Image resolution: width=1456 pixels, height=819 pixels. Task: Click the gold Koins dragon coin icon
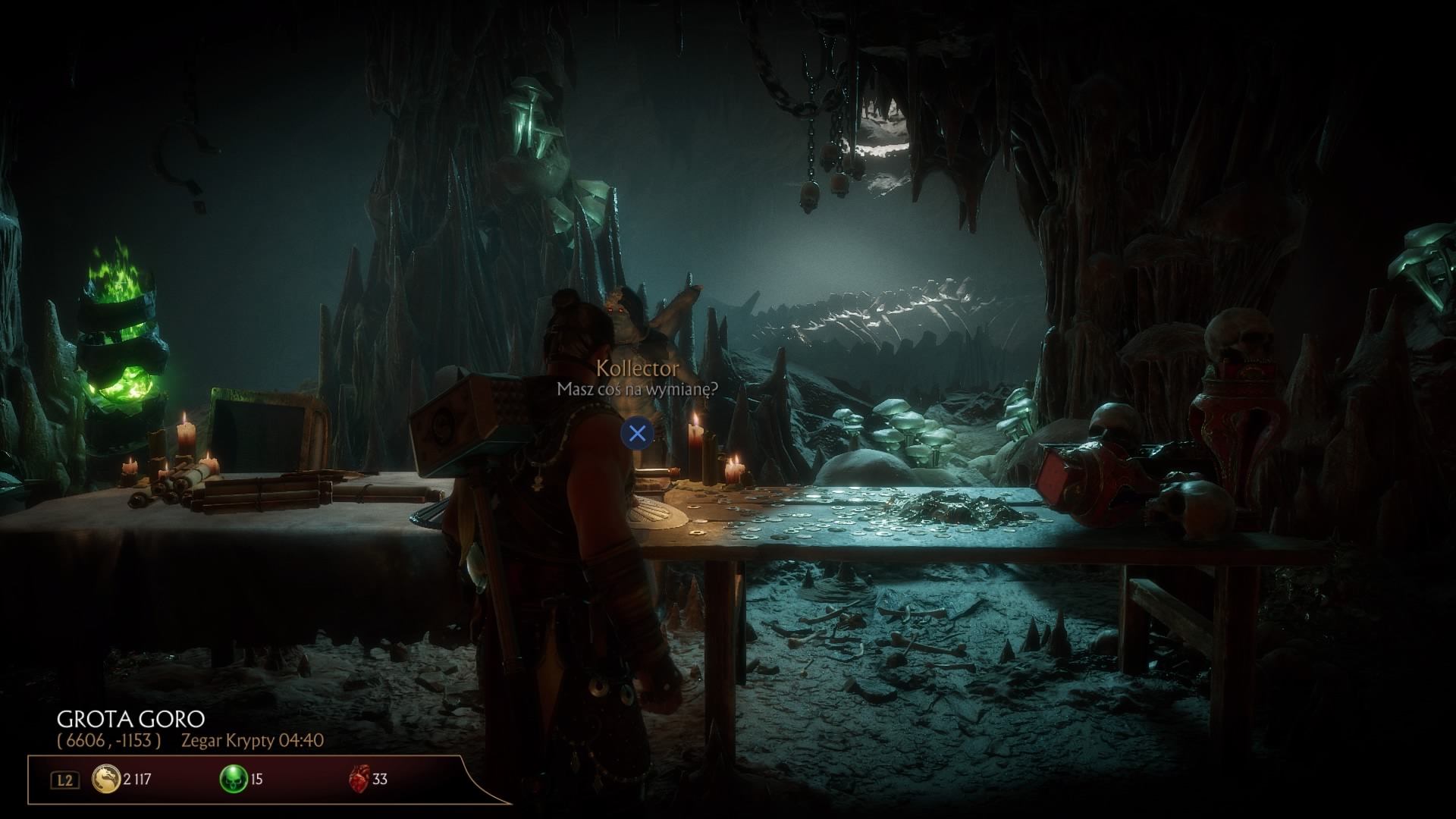pos(106,779)
